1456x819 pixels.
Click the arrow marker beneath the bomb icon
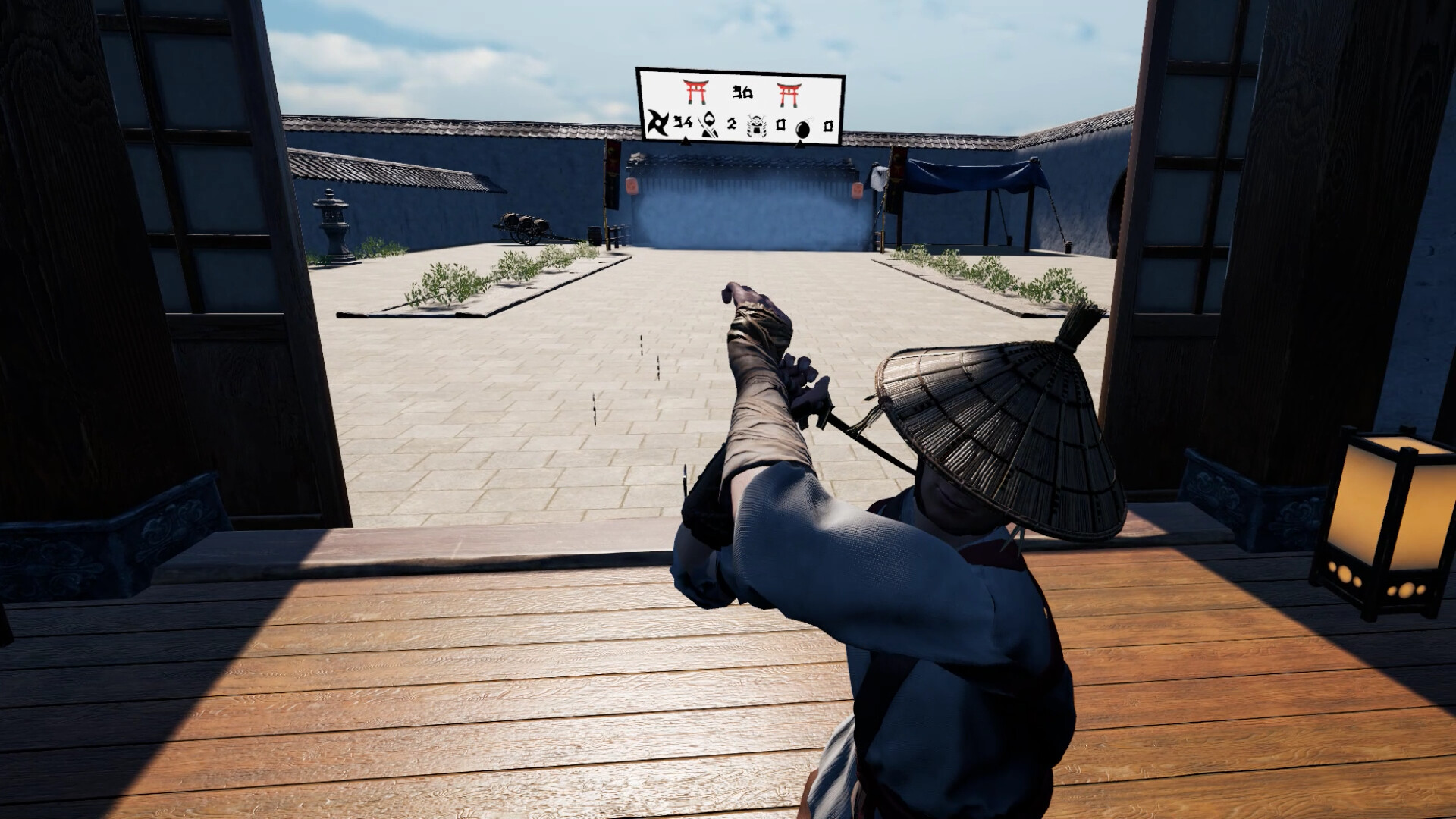[802, 145]
